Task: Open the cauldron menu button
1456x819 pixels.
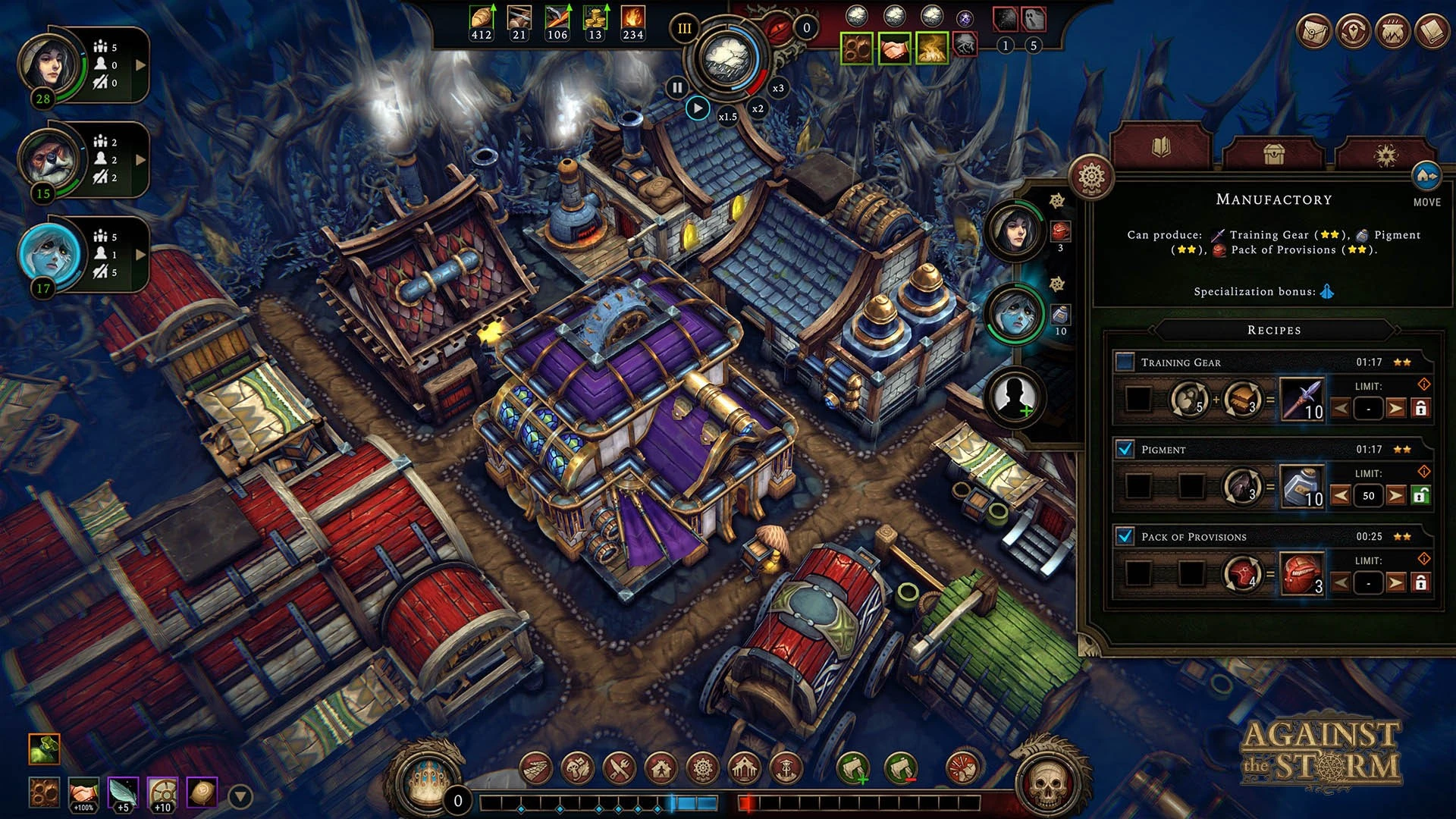Action: [1392, 32]
